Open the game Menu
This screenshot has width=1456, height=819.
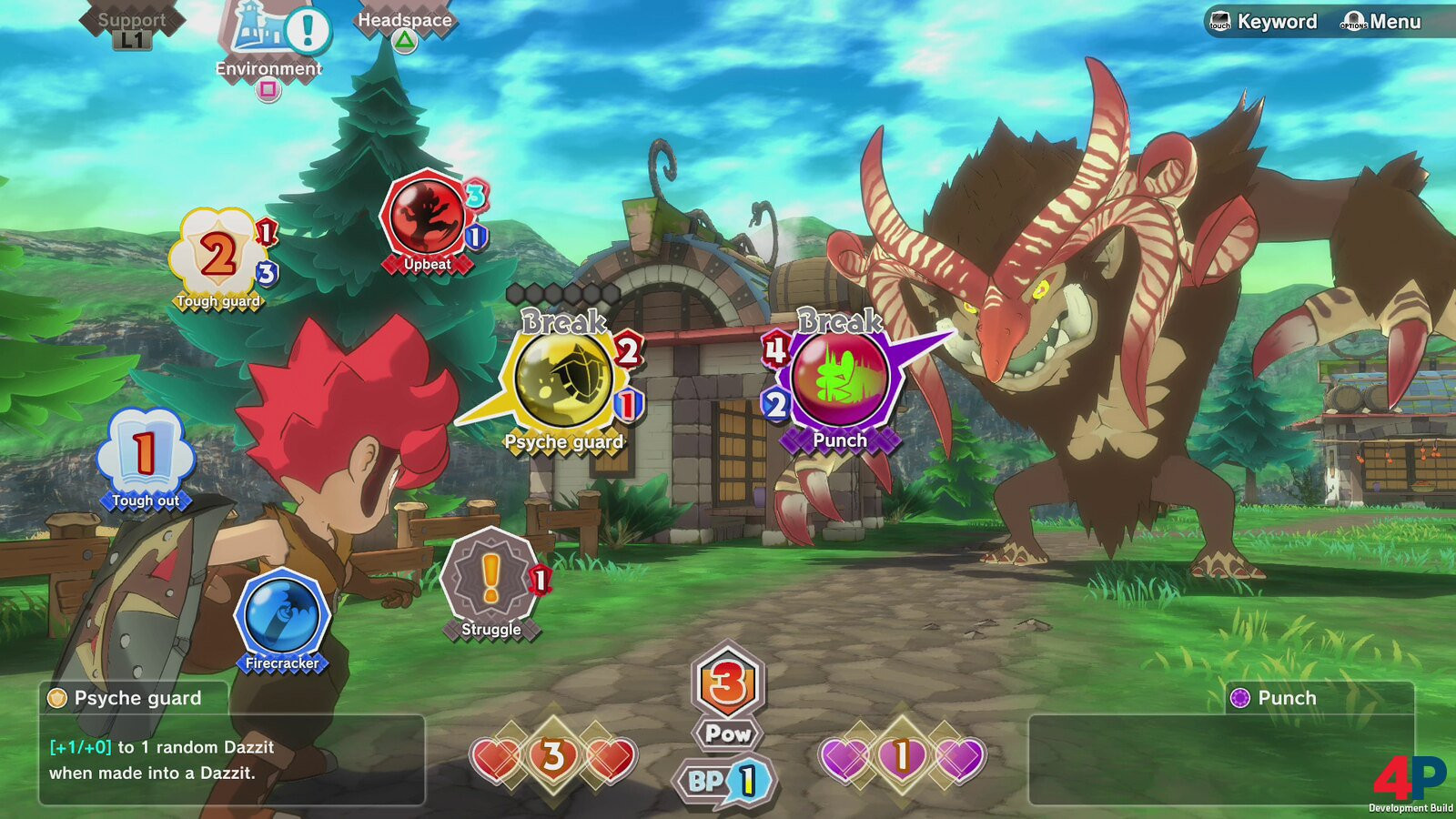[1382, 22]
